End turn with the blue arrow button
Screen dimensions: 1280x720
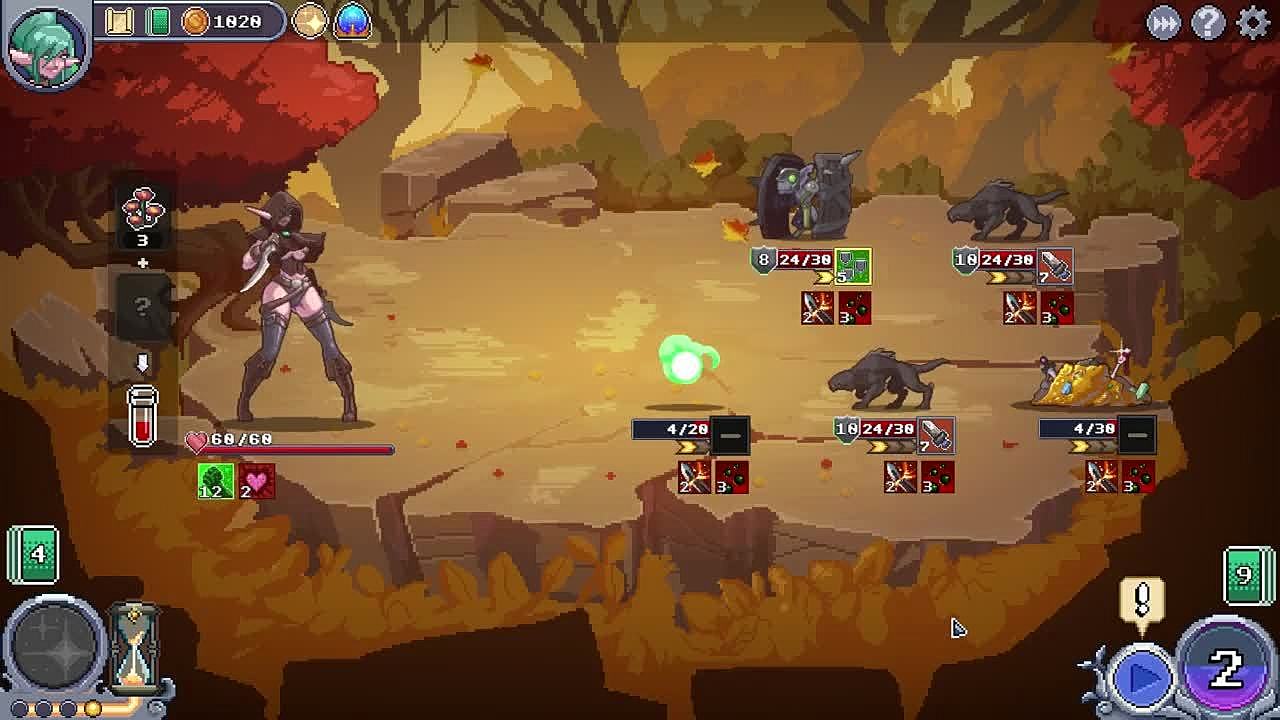tap(1142, 678)
